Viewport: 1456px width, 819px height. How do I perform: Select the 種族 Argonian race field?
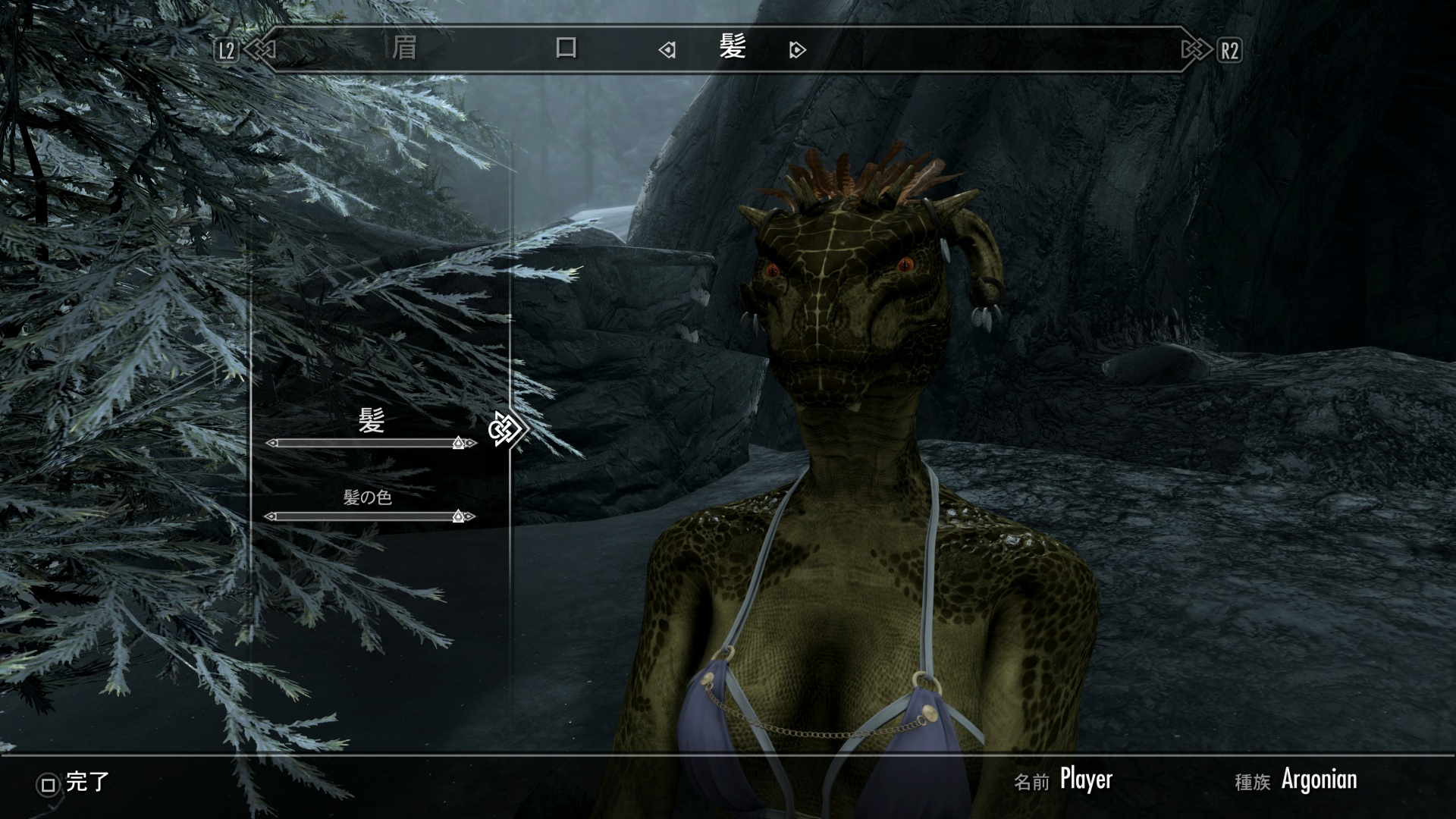tap(1318, 780)
